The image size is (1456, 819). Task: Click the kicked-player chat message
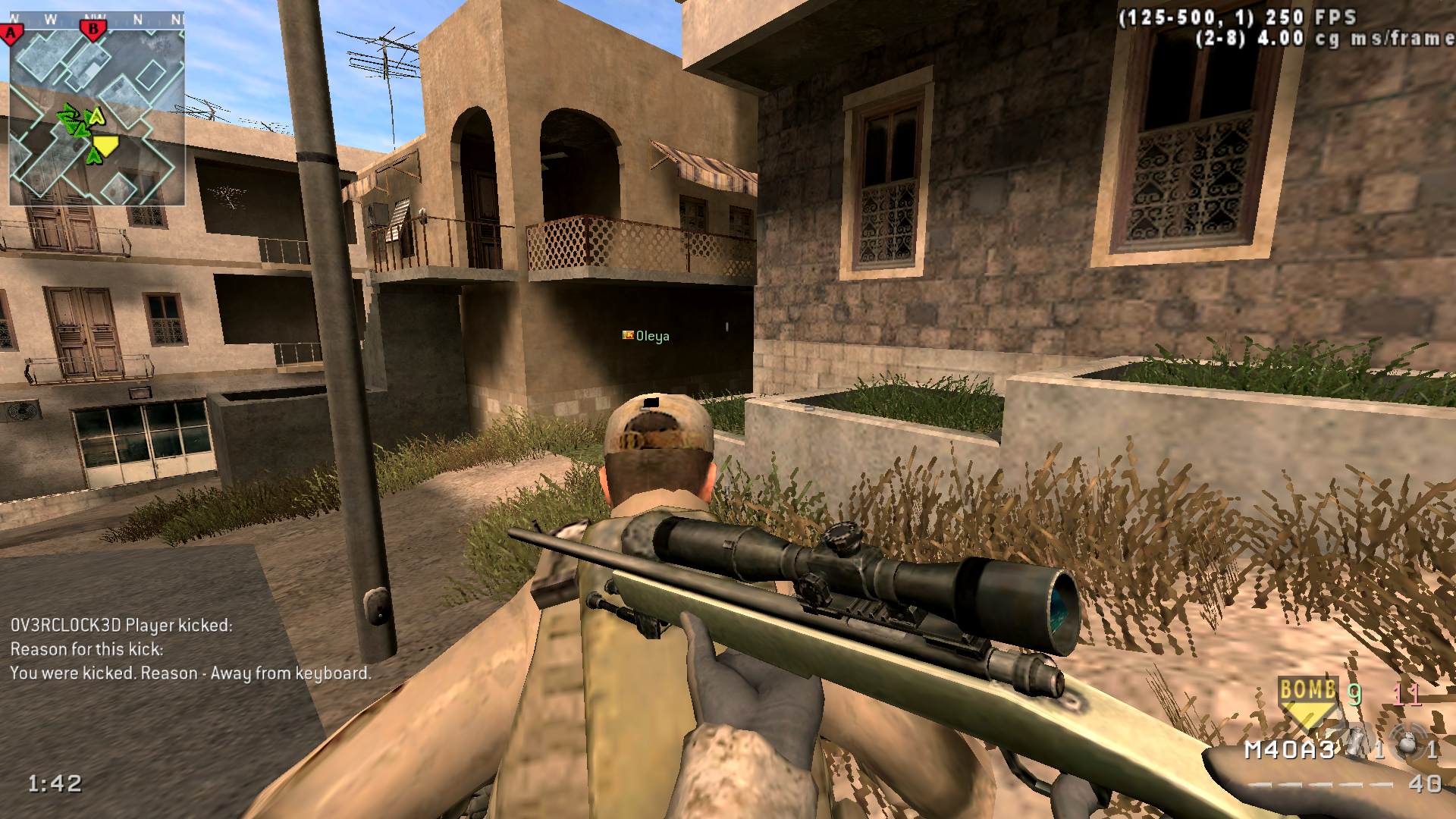[x=190, y=649]
